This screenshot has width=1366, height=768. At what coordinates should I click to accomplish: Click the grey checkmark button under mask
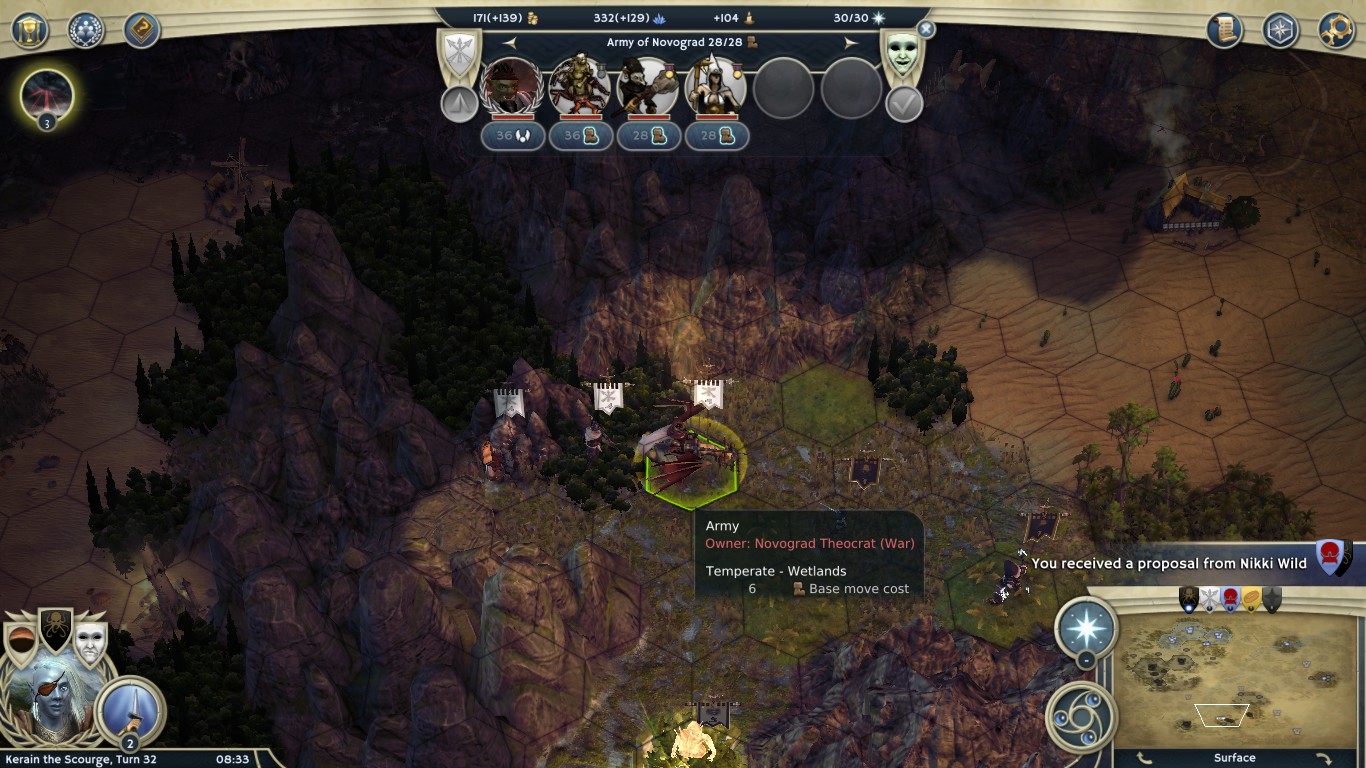[904, 104]
